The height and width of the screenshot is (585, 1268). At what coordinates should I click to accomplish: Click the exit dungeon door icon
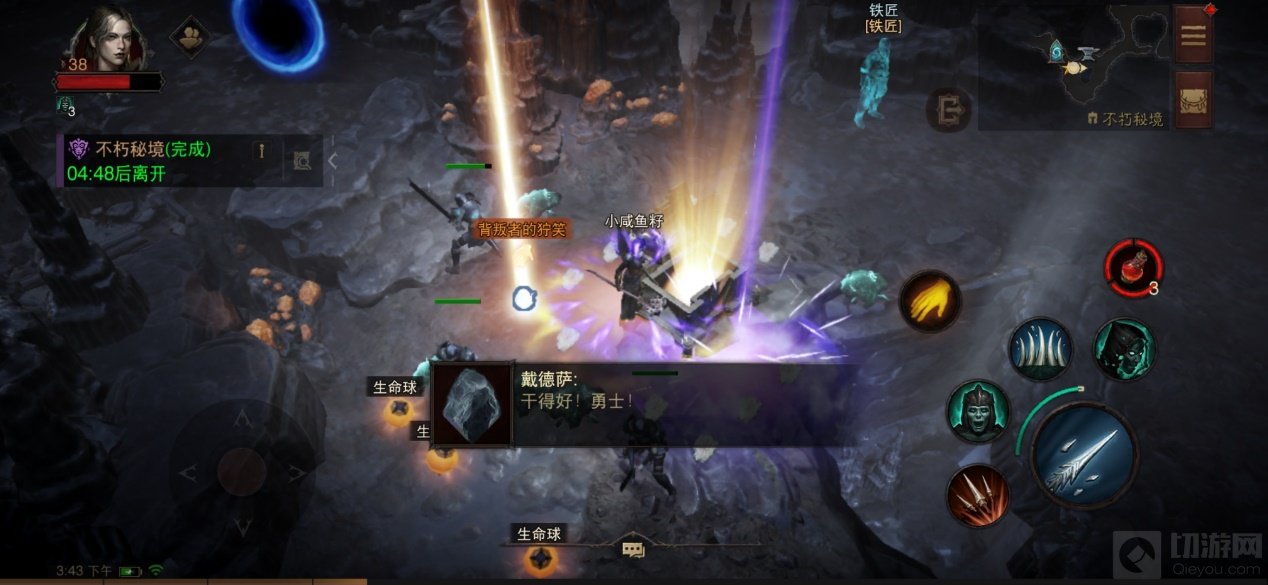(x=947, y=110)
